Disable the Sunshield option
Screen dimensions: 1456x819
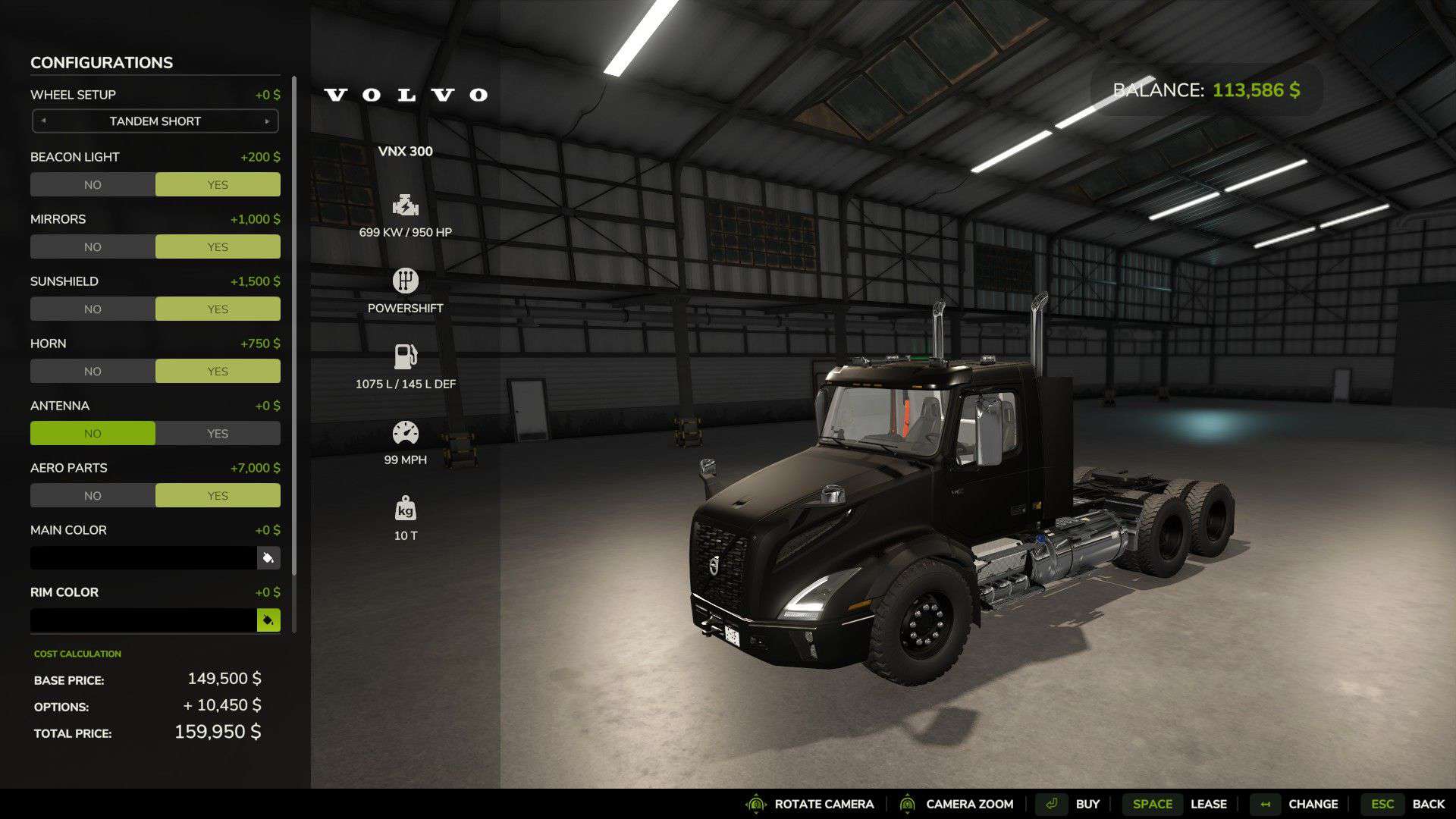click(x=93, y=309)
